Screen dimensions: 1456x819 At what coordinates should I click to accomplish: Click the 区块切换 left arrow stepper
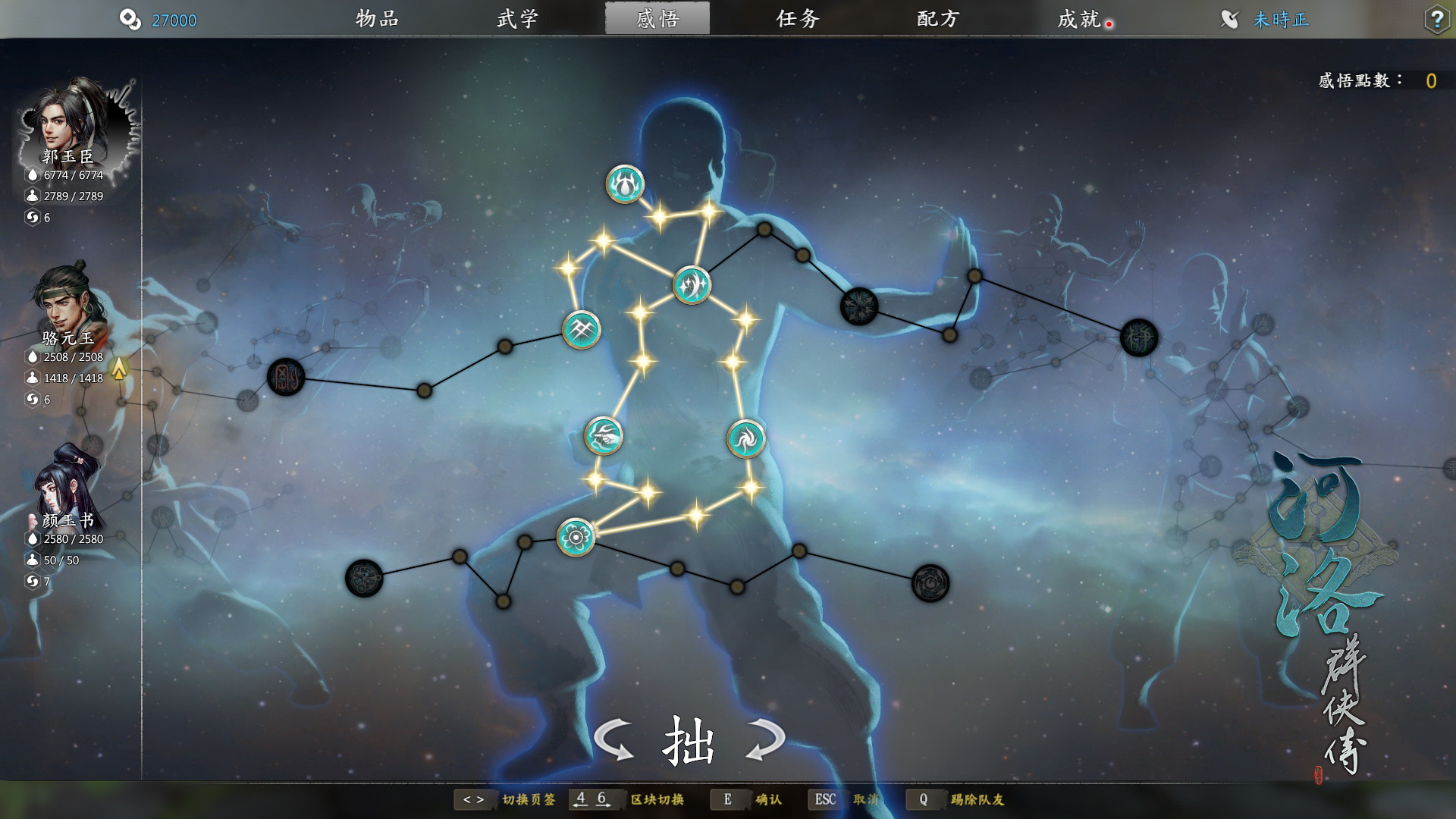tap(580, 799)
